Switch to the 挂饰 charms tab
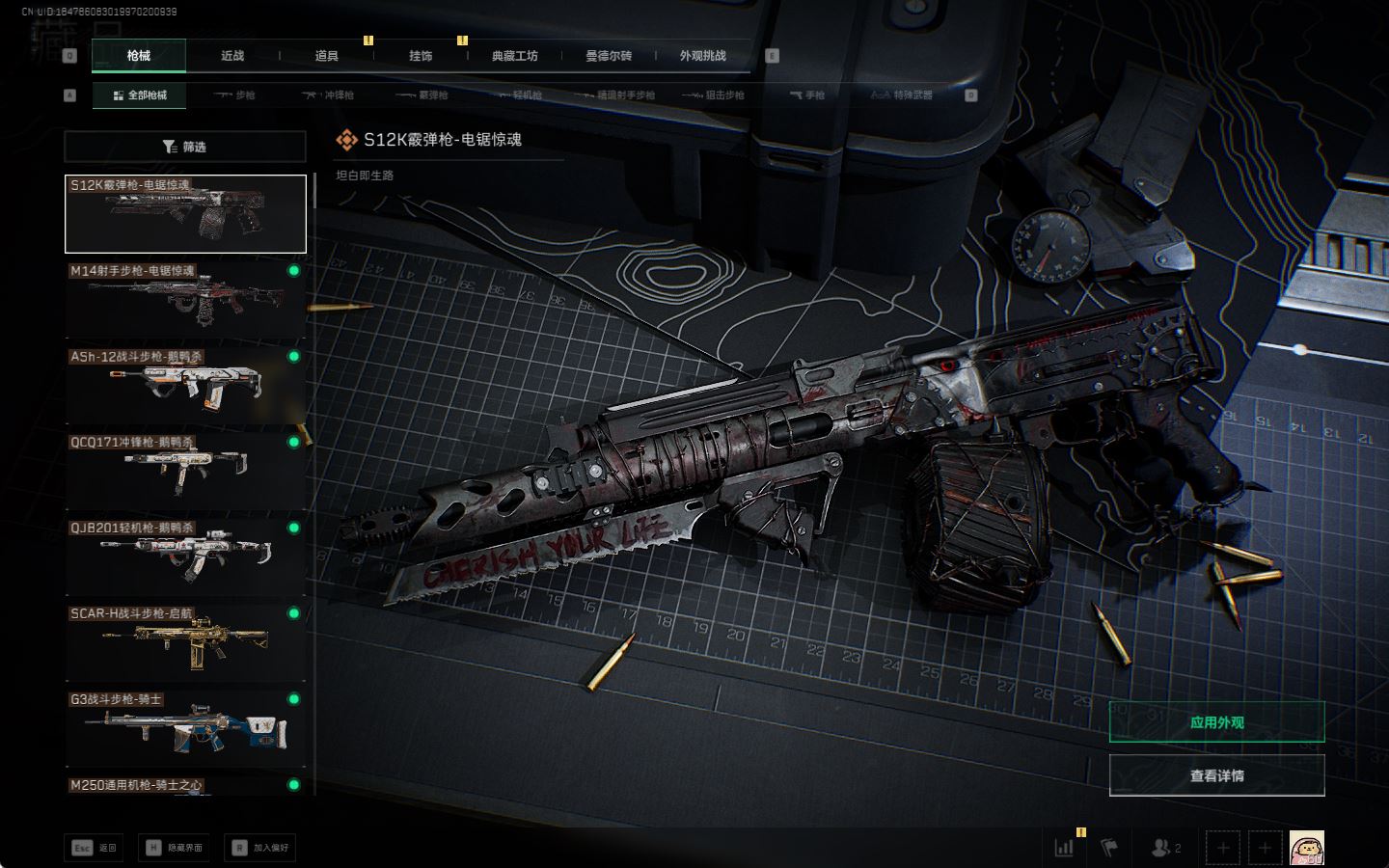The image size is (1389, 868). pyautogui.click(x=421, y=56)
